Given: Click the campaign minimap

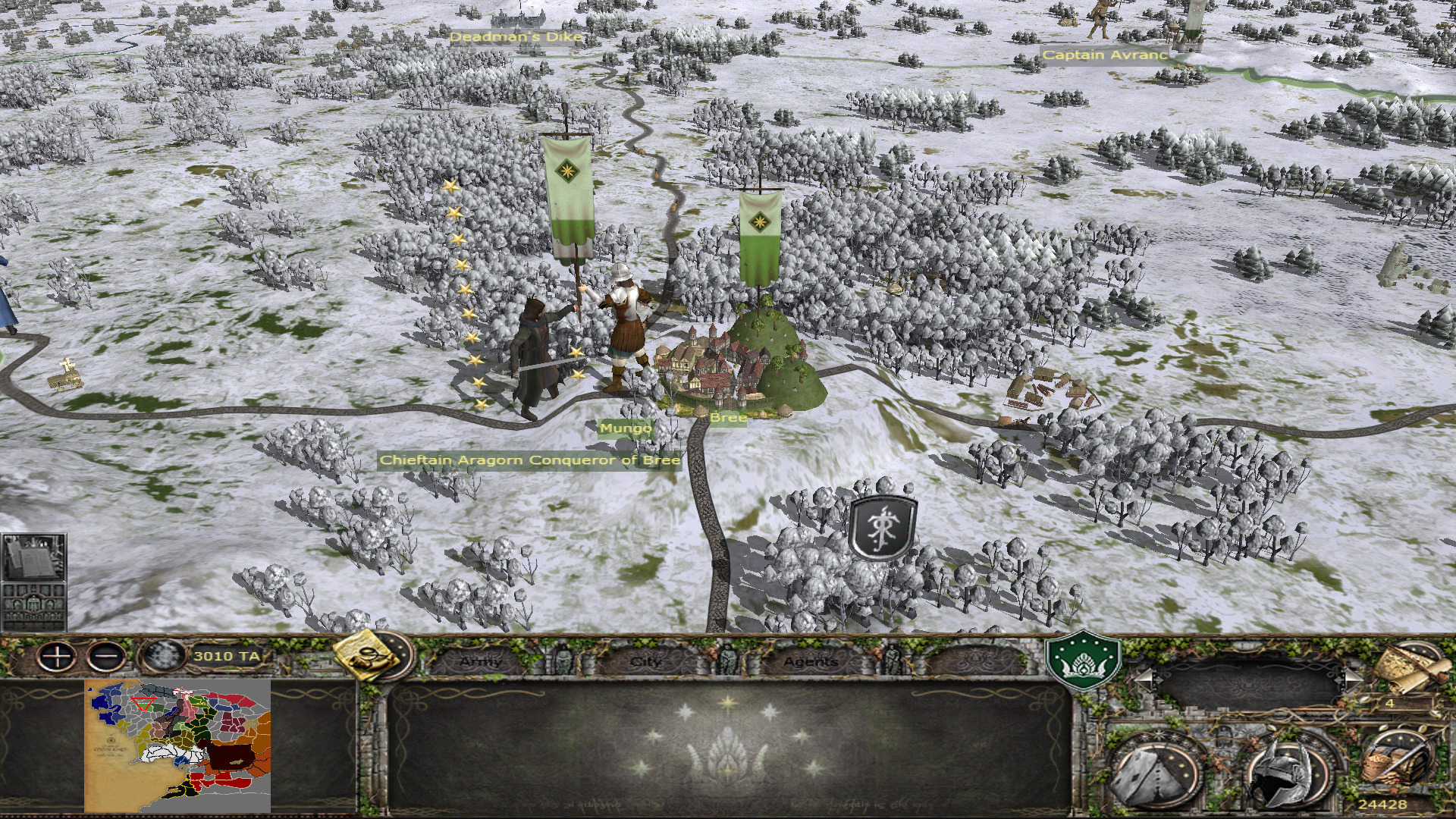Looking at the screenshot, I should [x=177, y=745].
